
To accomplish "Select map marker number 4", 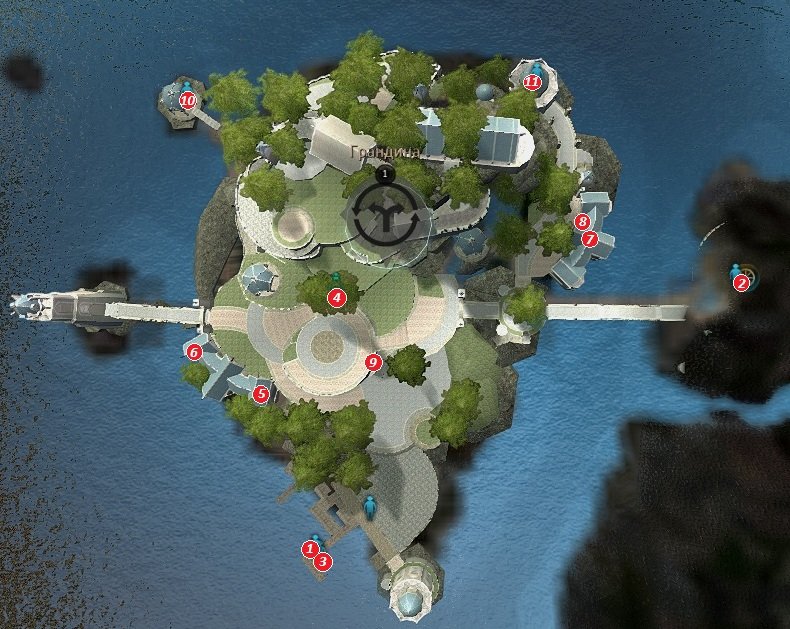I will 337,297.
